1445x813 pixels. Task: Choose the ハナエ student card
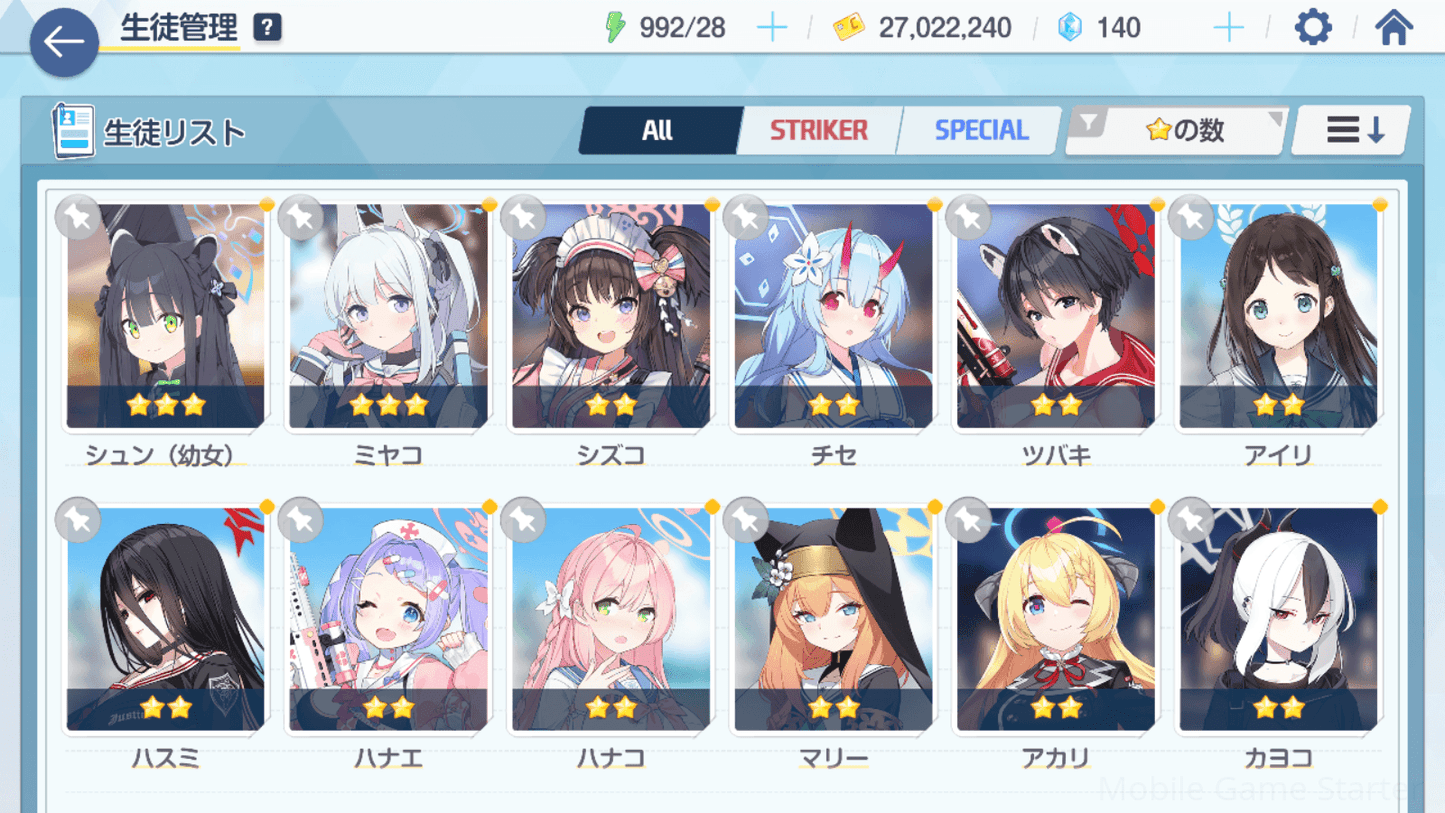[388, 620]
